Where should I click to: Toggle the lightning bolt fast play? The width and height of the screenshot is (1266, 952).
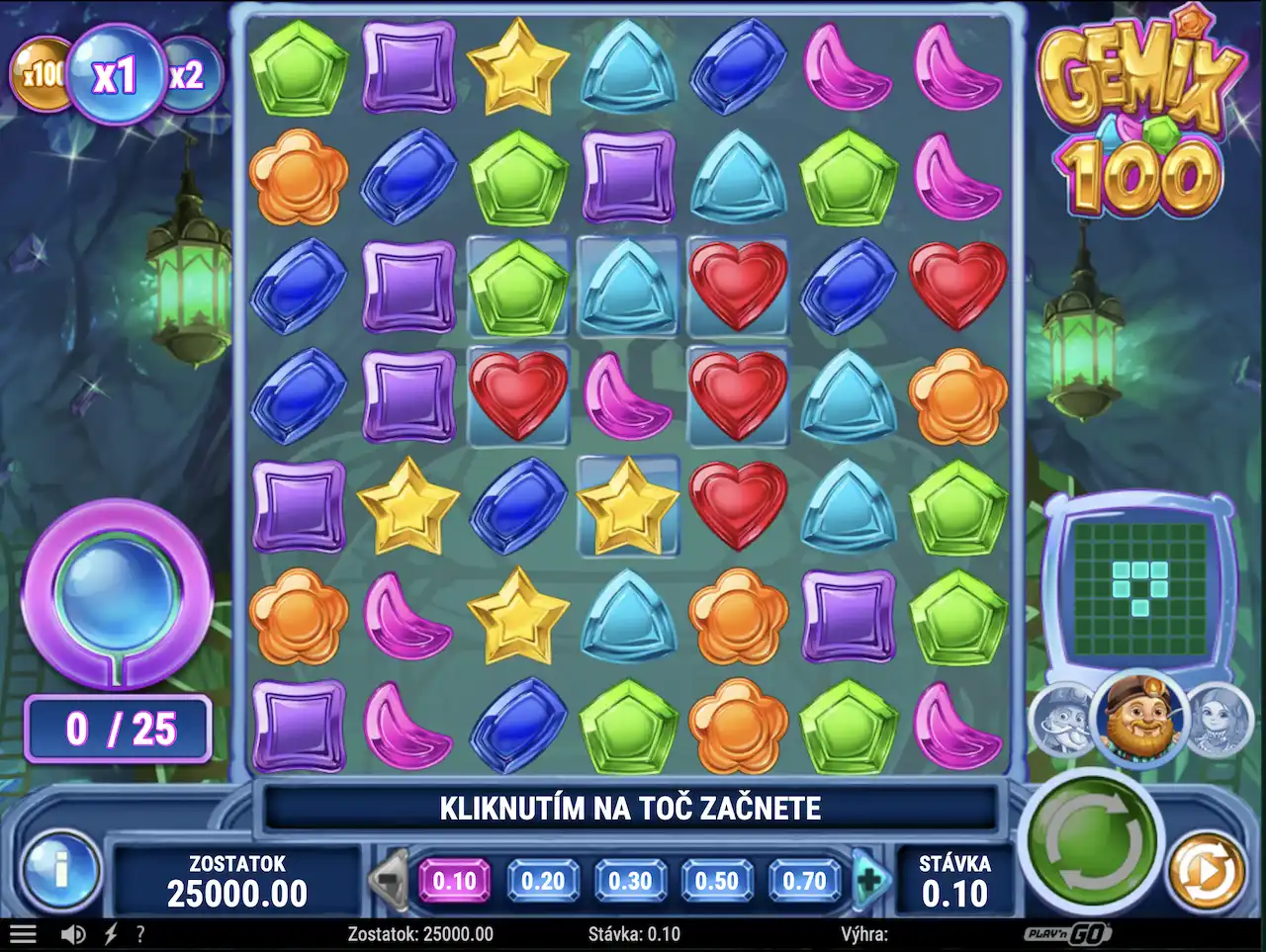coord(111,934)
